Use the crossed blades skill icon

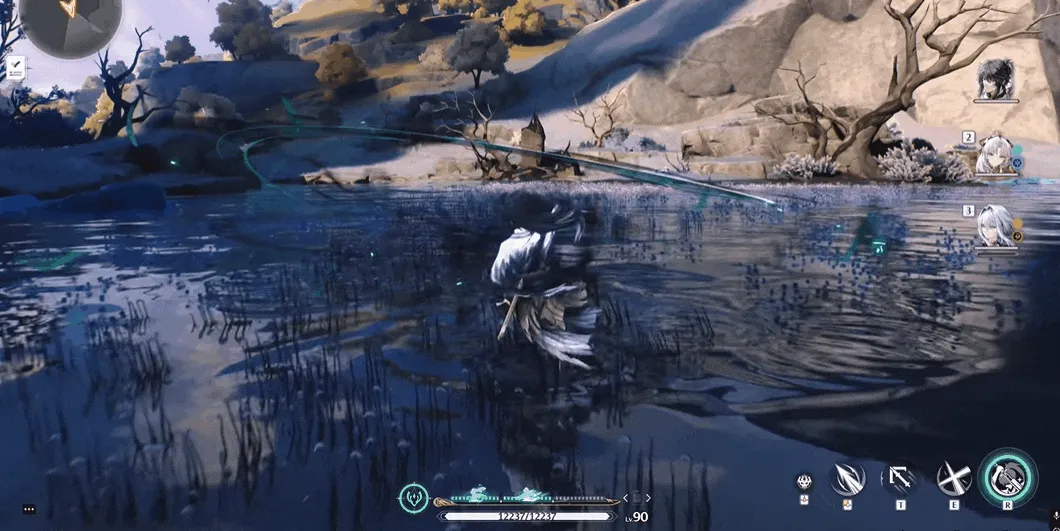(953, 478)
